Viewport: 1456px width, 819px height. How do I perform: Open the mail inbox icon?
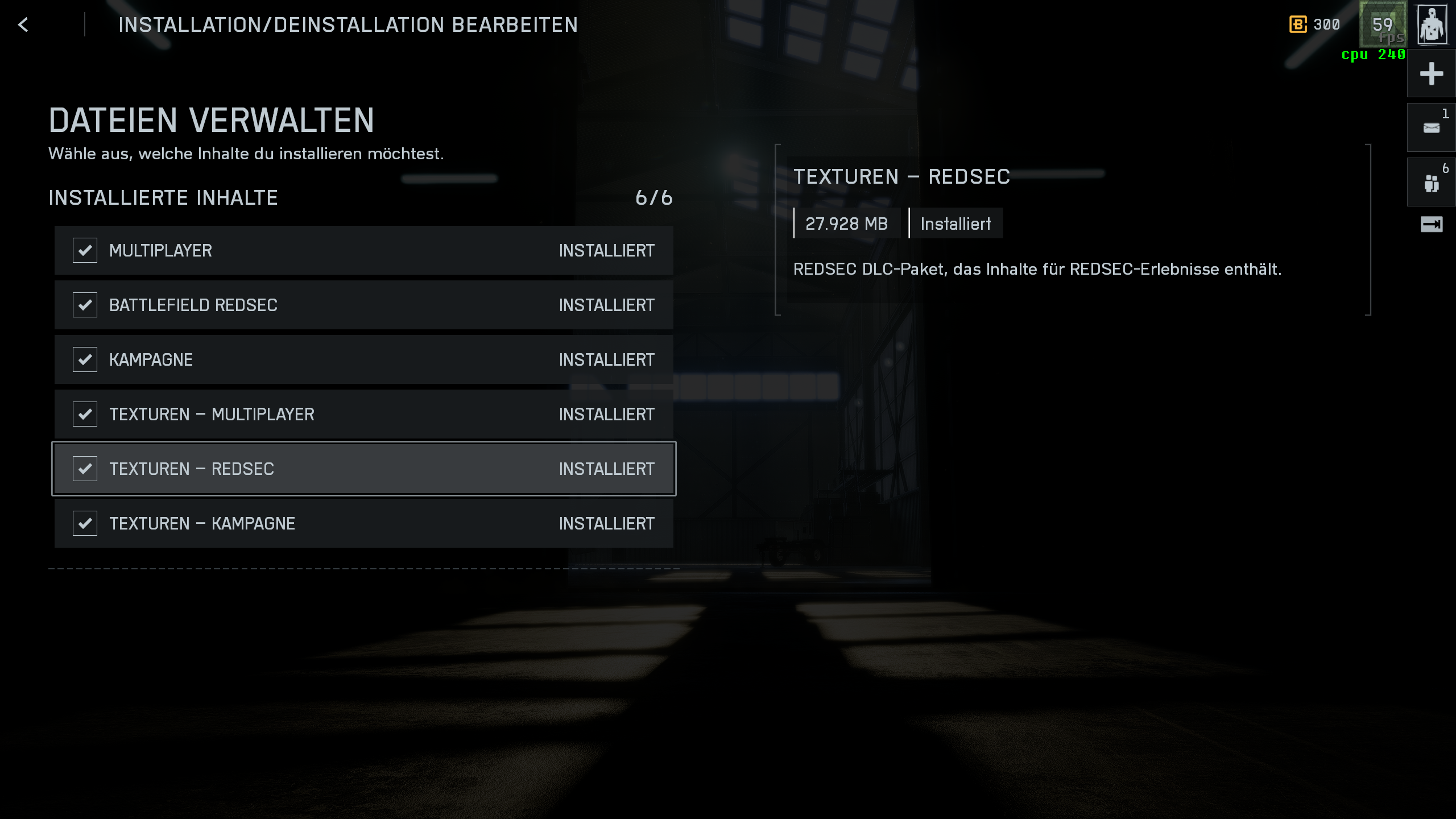click(1432, 128)
